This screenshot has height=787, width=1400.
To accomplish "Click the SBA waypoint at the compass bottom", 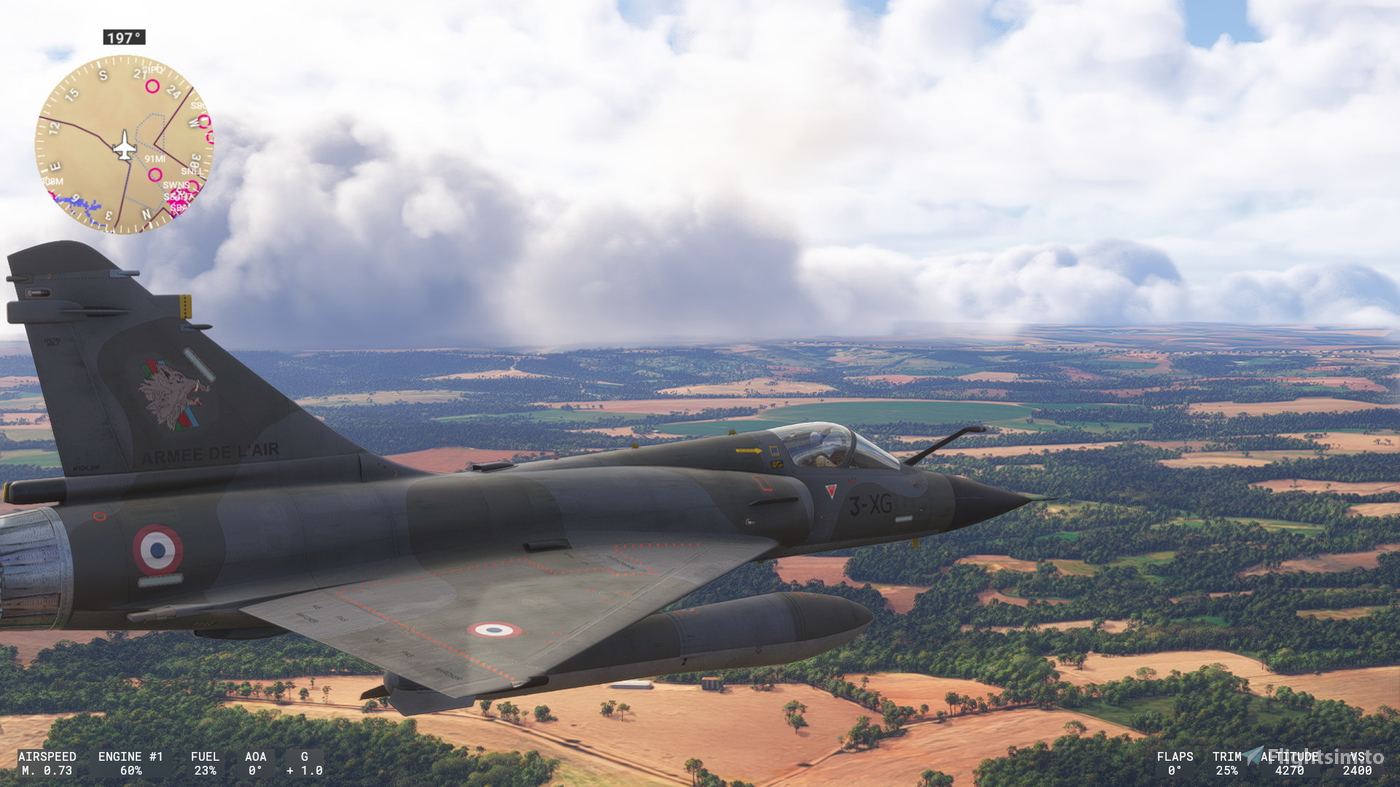I will point(176,206).
